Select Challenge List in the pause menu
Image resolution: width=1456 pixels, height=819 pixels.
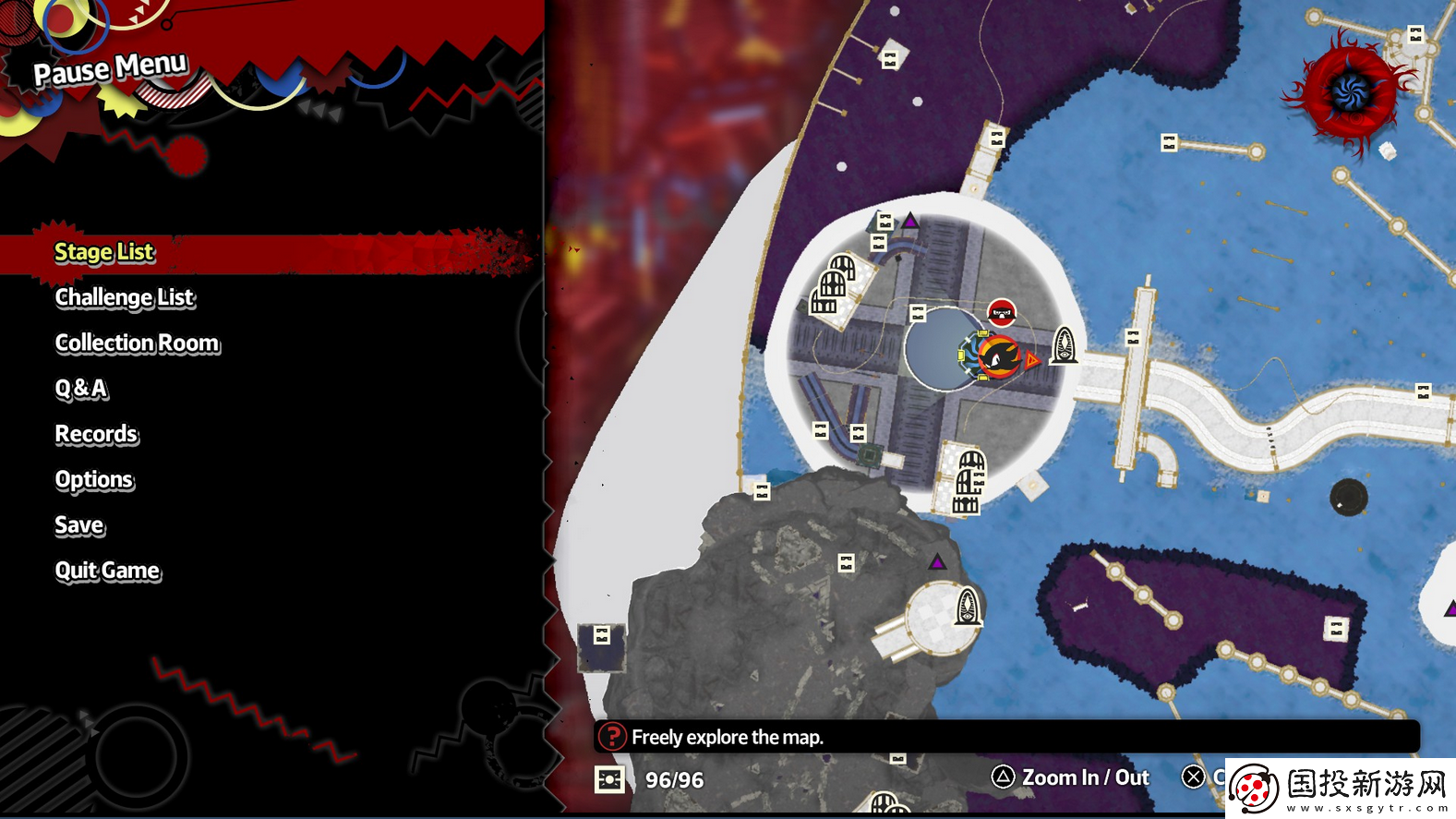point(125,297)
